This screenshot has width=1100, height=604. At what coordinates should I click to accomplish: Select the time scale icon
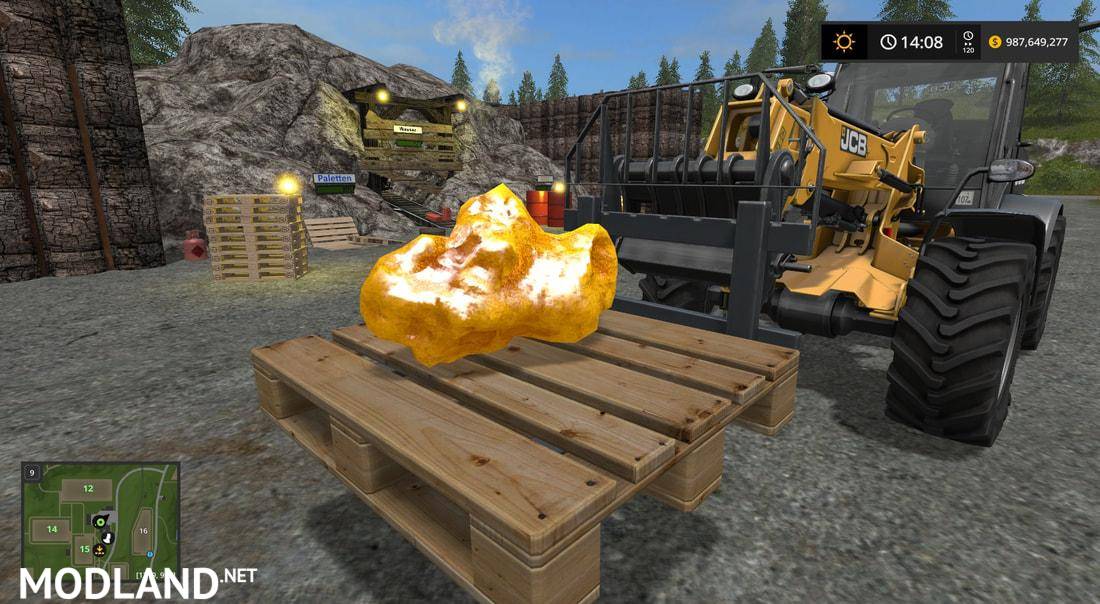coord(967,42)
